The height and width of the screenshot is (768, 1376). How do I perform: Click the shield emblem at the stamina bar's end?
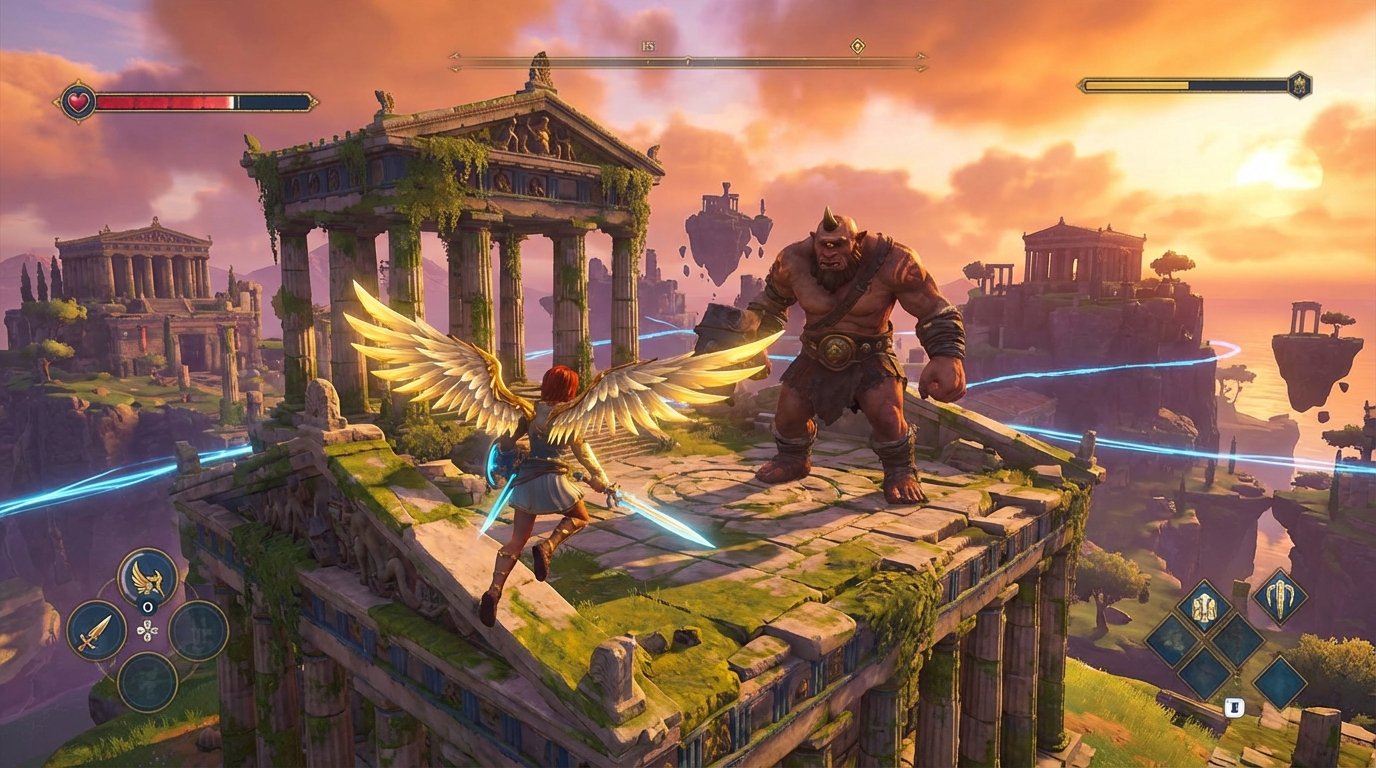click(1298, 86)
